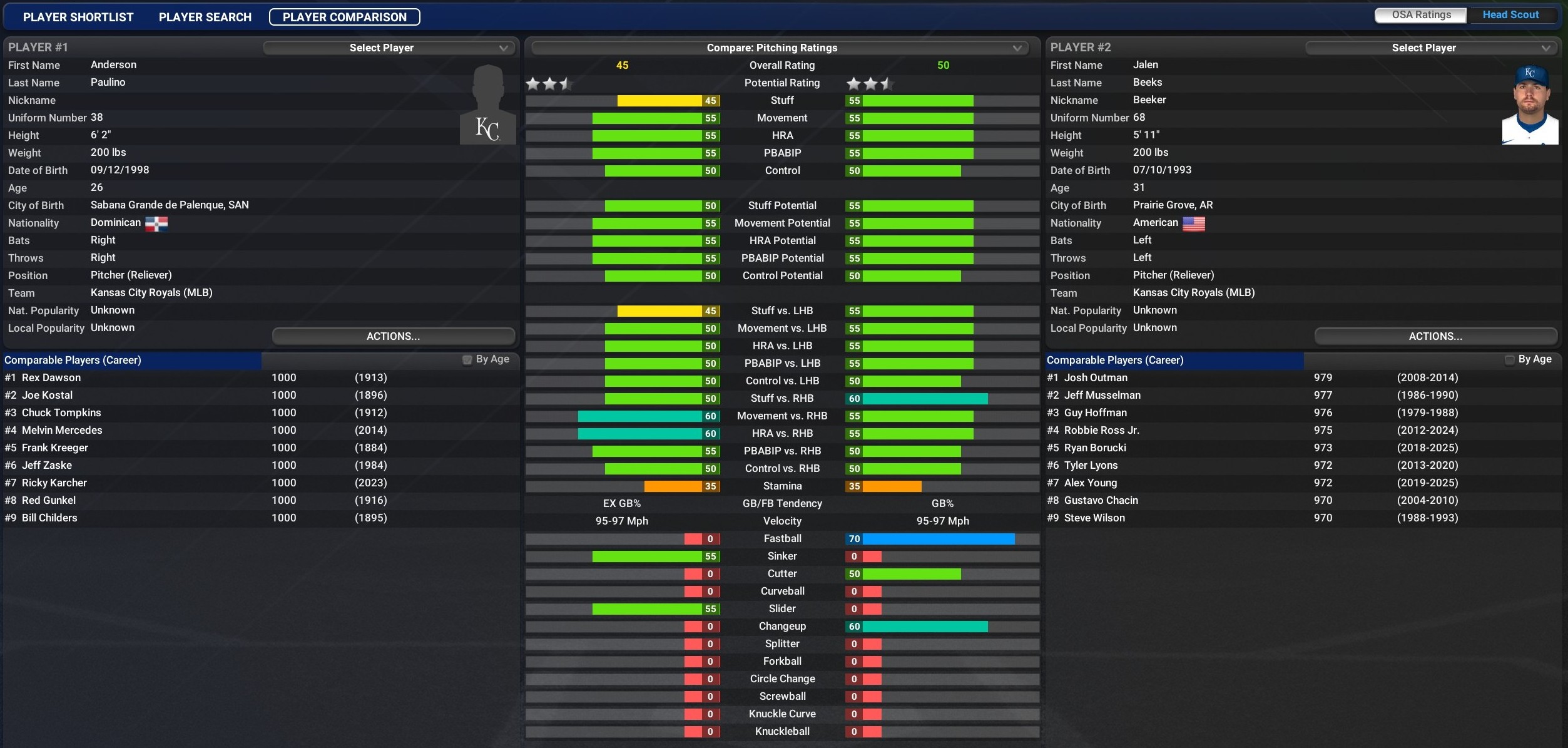Click the American flag icon for Beeks
The image size is (1568, 748).
click(1194, 223)
